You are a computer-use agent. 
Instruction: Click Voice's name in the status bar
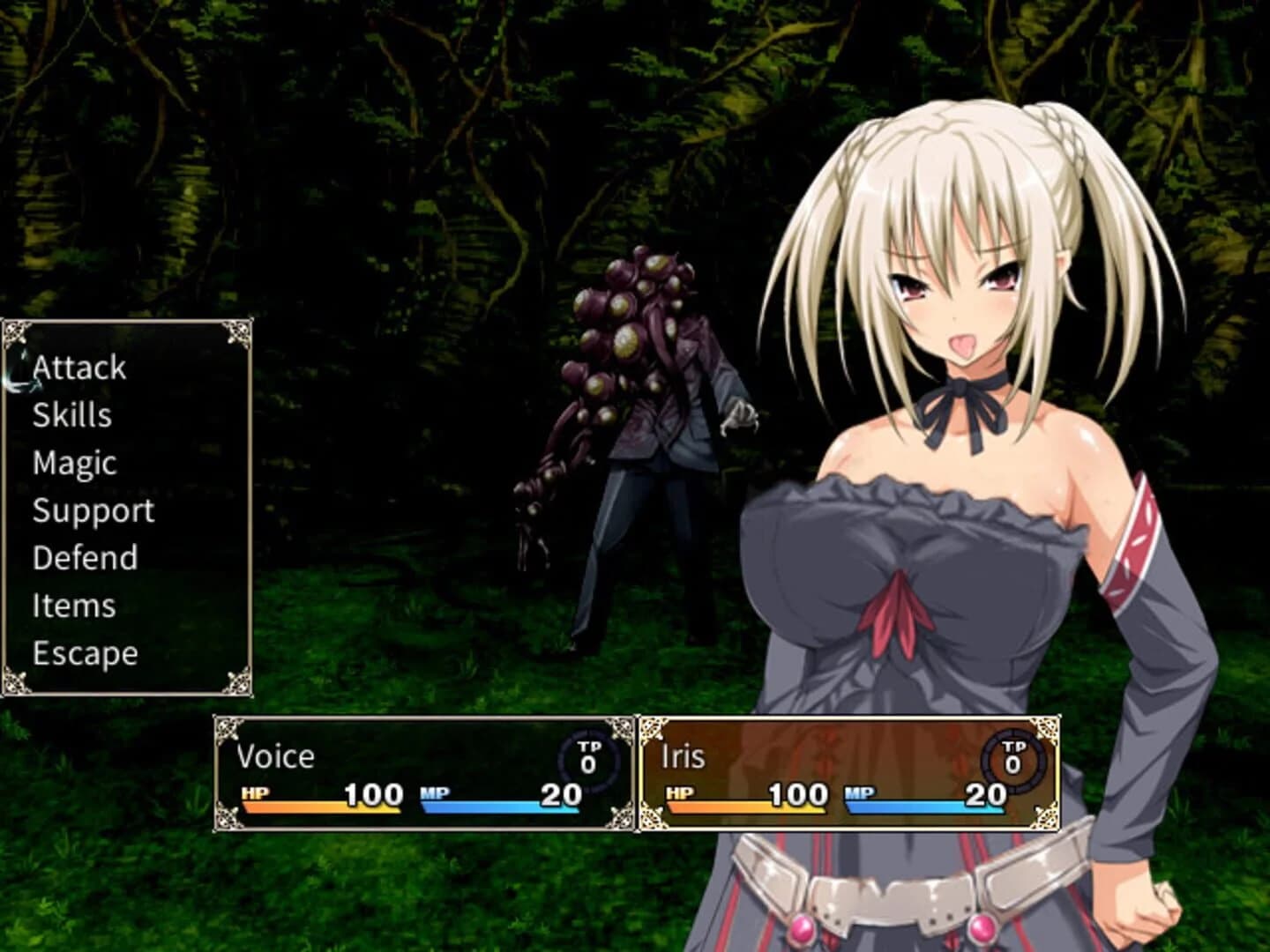(276, 756)
